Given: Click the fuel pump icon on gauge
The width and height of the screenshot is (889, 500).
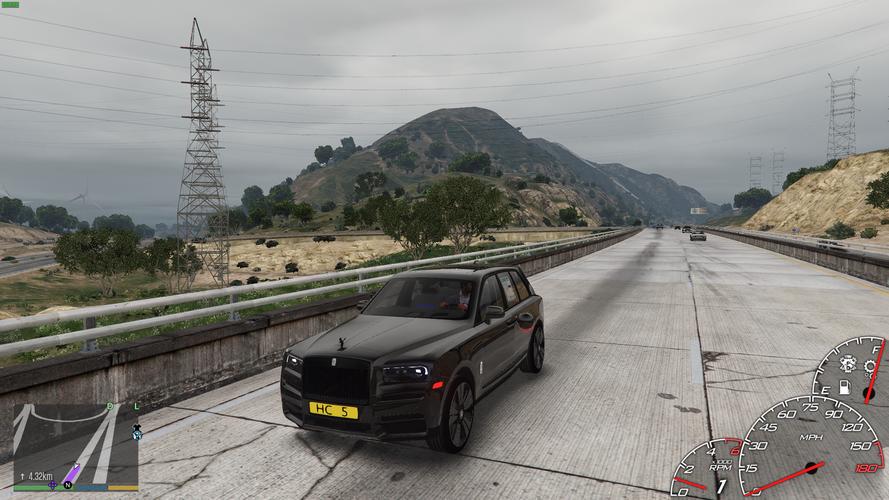Looking at the screenshot, I should pos(844,386).
